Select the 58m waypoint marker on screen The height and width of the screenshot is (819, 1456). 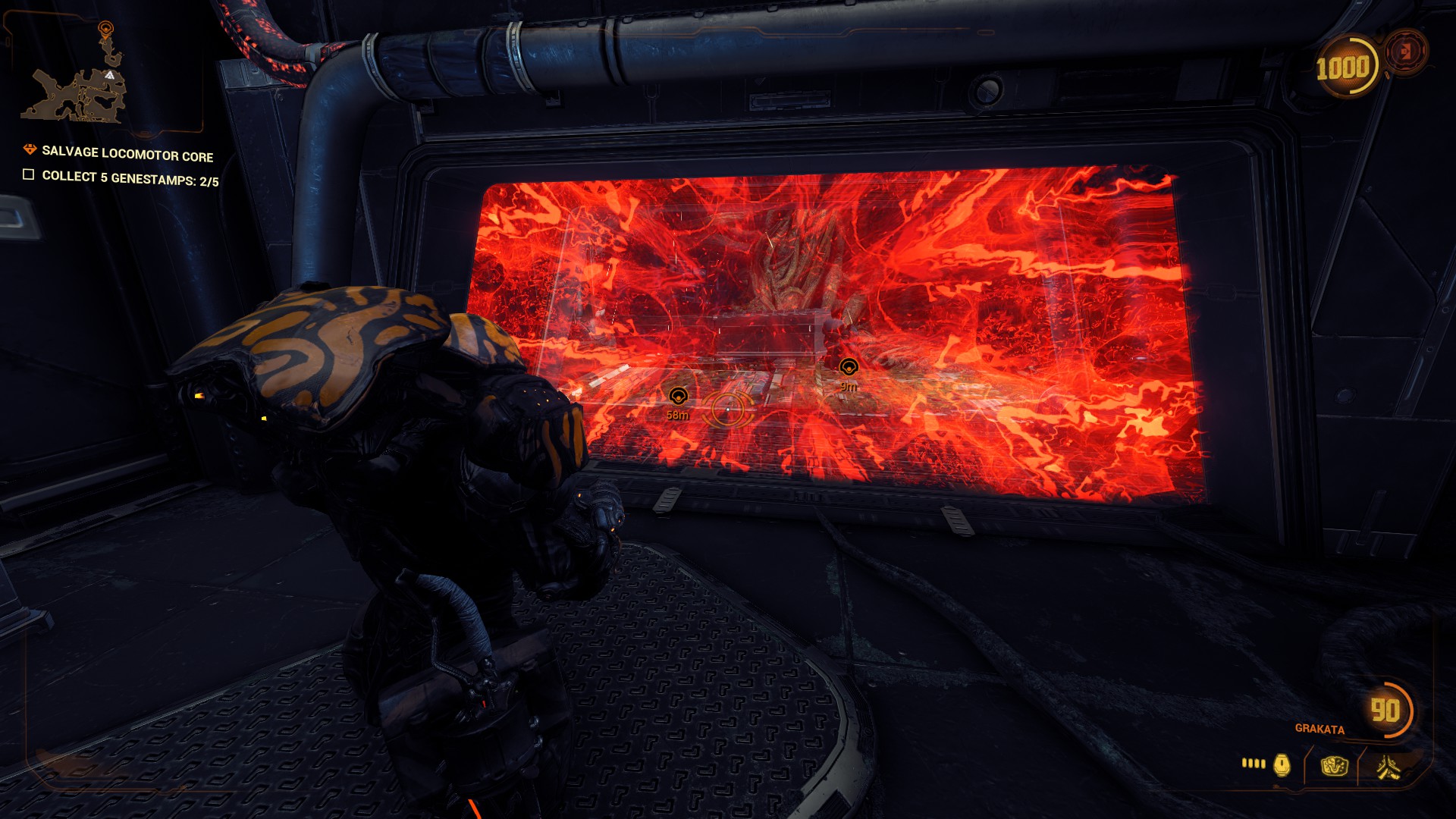click(x=677, y=395)
